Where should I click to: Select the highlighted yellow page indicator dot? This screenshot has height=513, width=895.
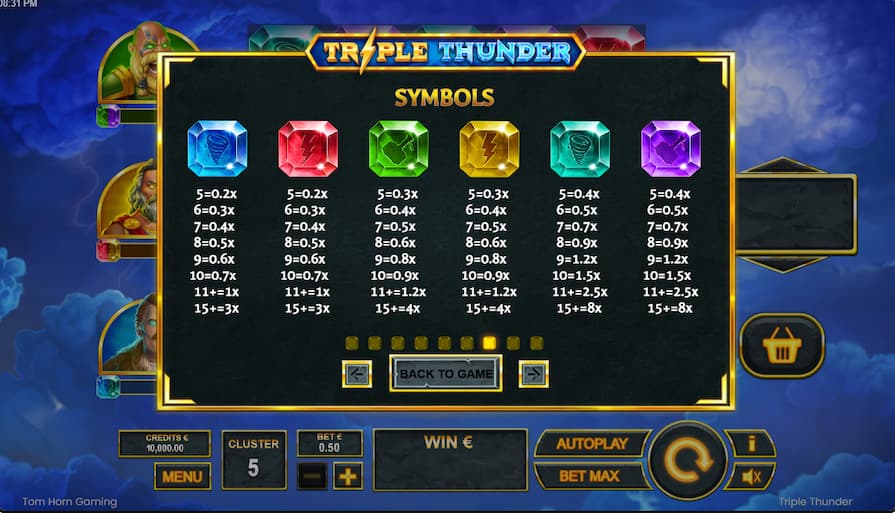[490, 343]
